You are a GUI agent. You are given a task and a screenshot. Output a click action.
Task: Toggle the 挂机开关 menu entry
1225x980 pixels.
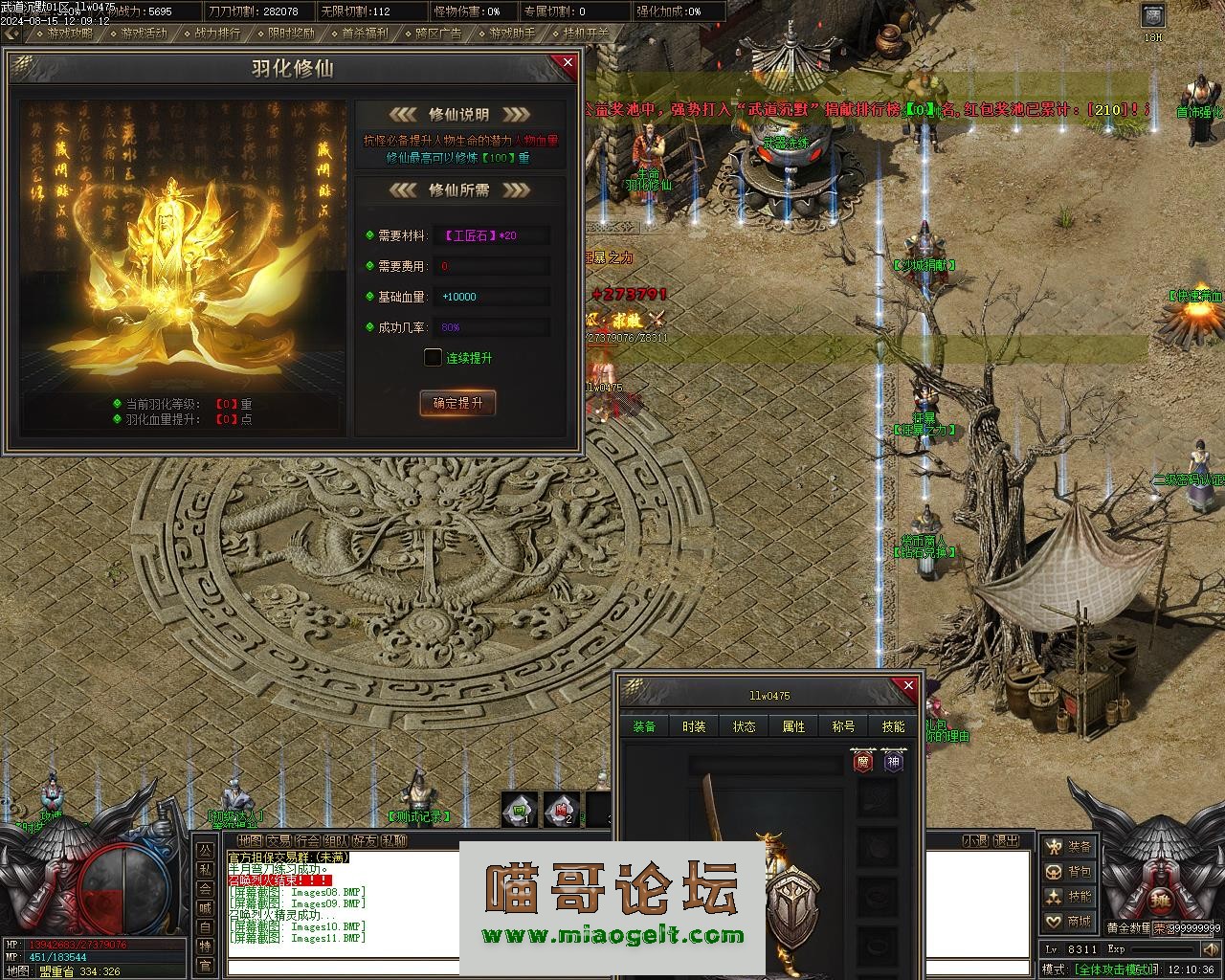pyautogui.click(x=585, y=33)
